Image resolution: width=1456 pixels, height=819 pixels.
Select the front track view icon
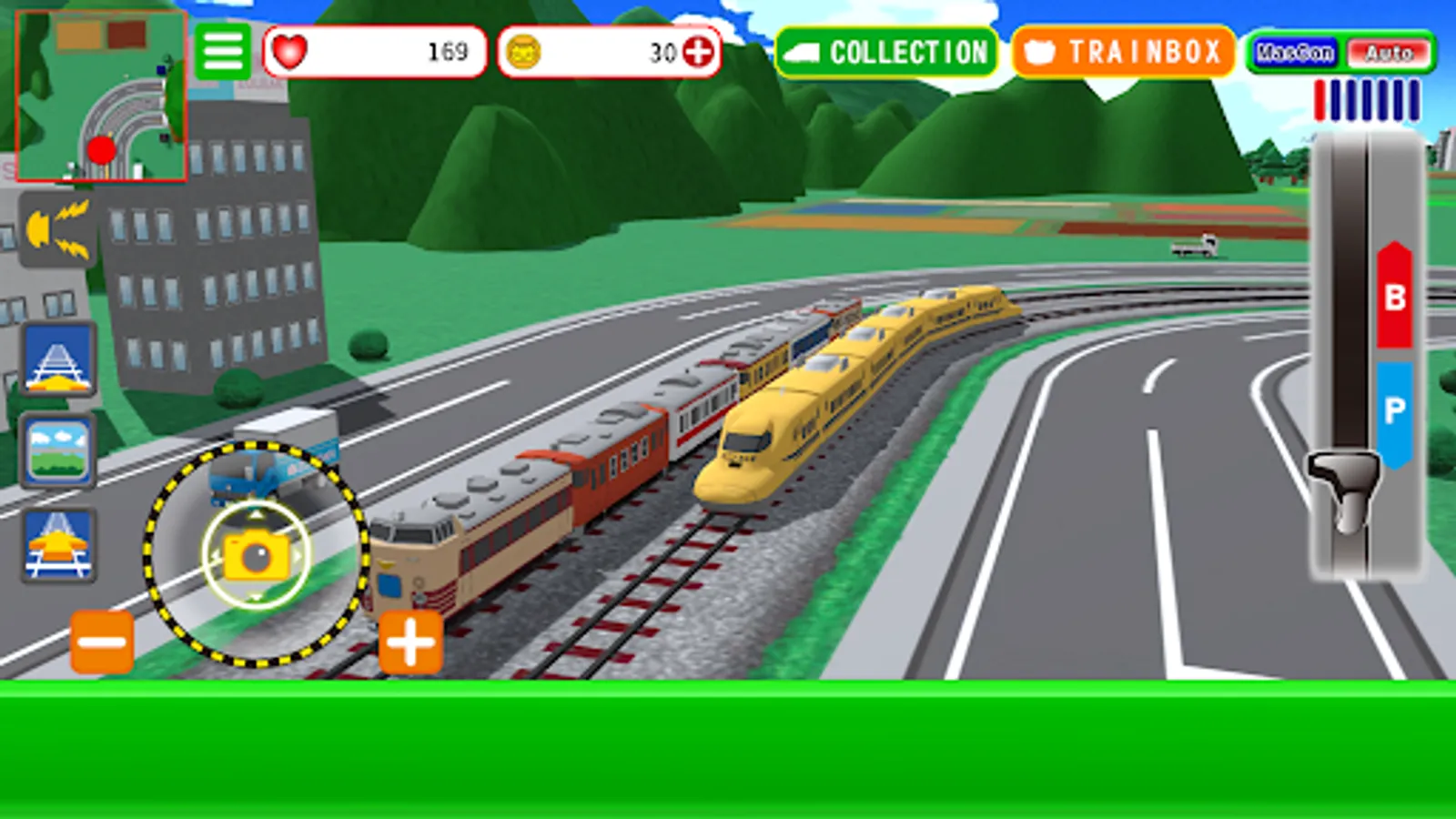click(x=56, y=364)
